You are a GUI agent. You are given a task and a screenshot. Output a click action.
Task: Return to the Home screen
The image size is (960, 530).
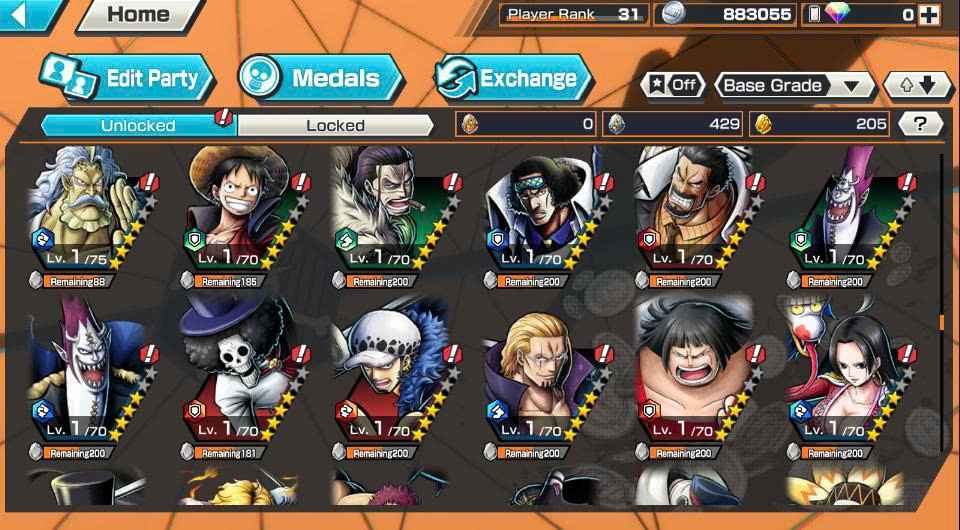pyautogui.click(x=137, y=15)
